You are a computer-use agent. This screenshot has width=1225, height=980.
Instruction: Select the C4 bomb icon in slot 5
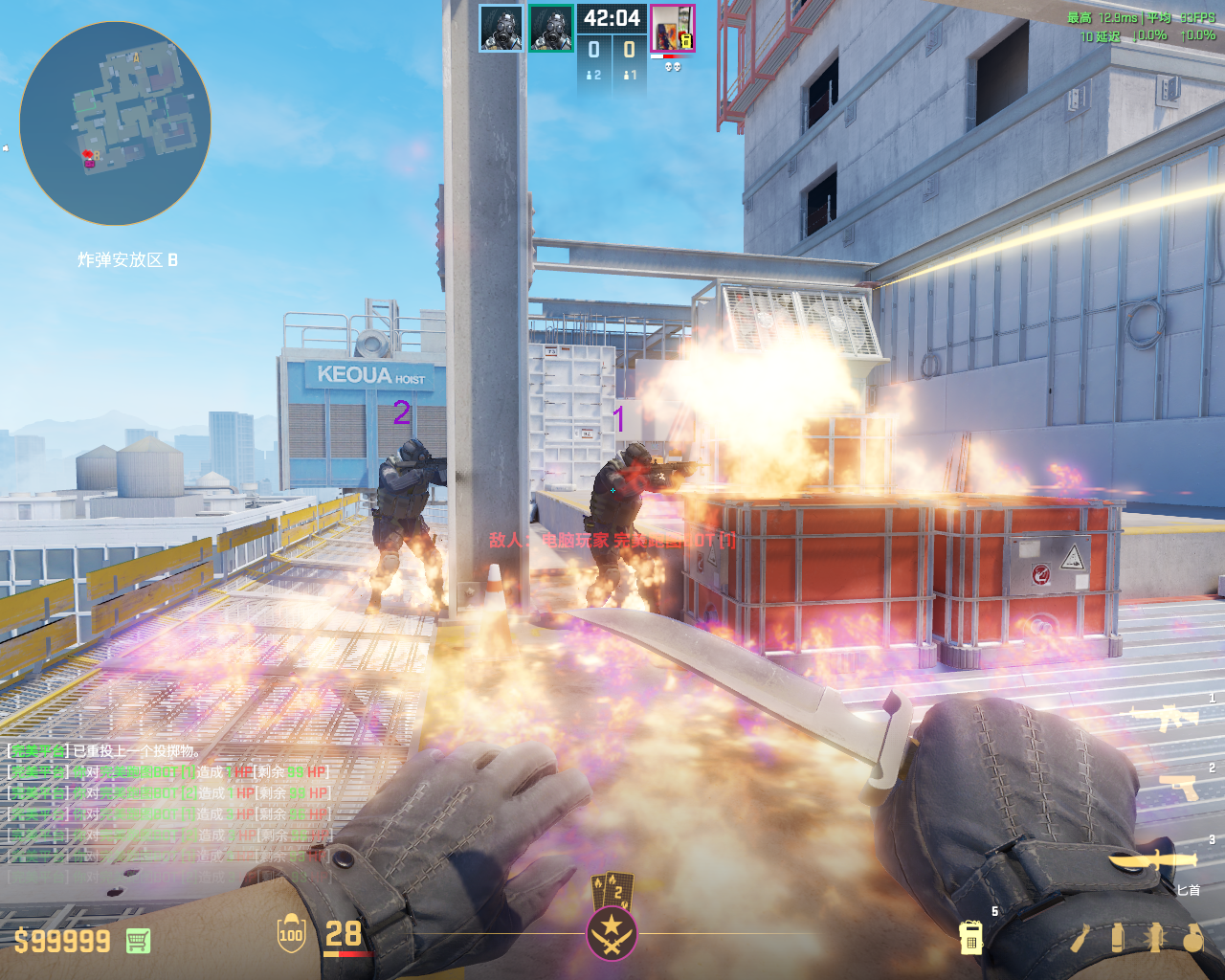pos(970,938)
